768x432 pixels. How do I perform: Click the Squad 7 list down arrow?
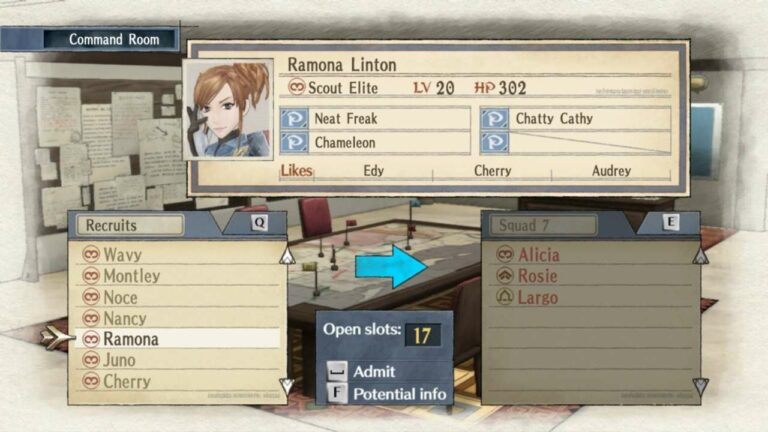pyautogui.click(x=700, y=385)
